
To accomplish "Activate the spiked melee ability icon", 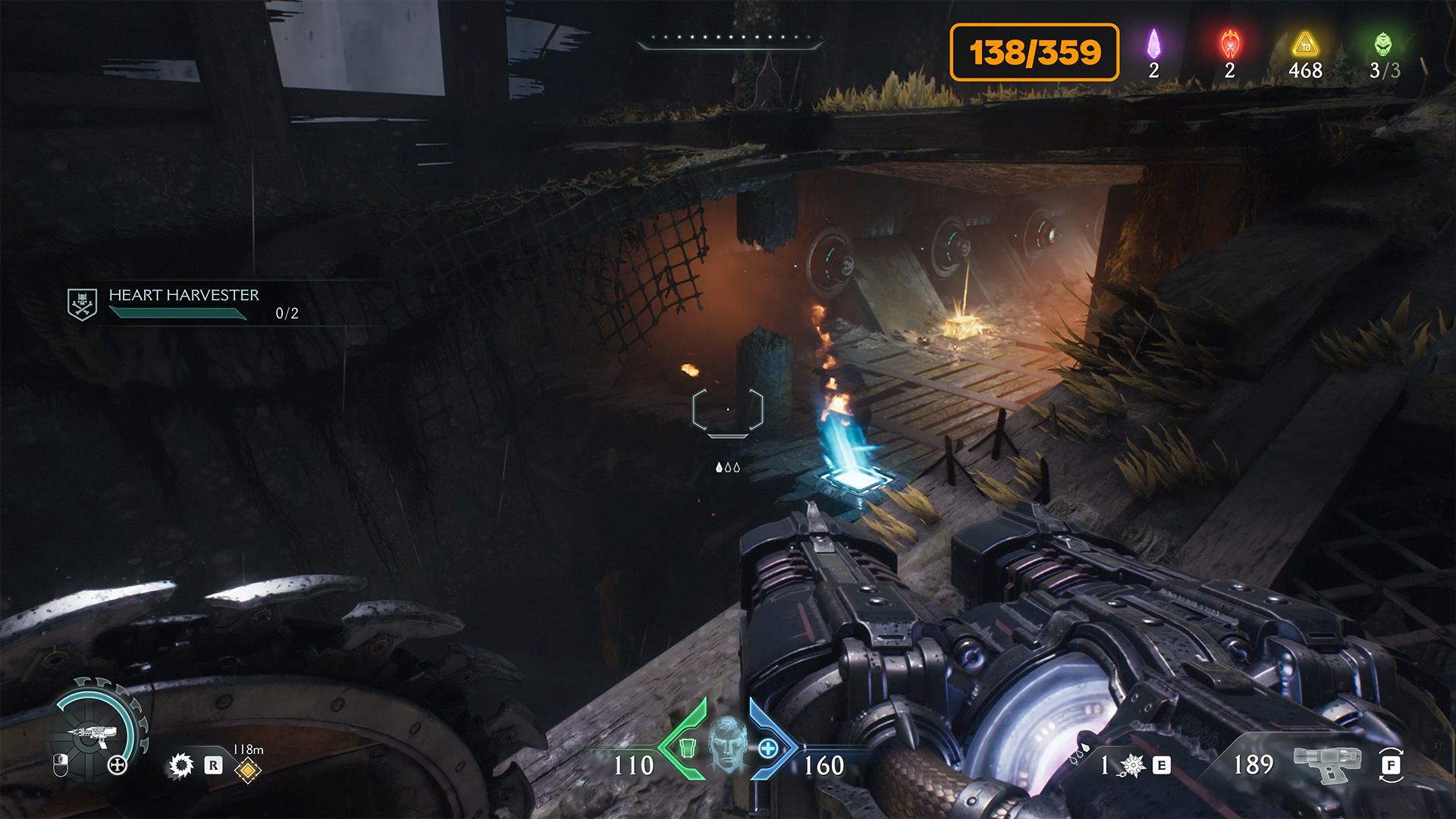I will (x=1132, y=765).
